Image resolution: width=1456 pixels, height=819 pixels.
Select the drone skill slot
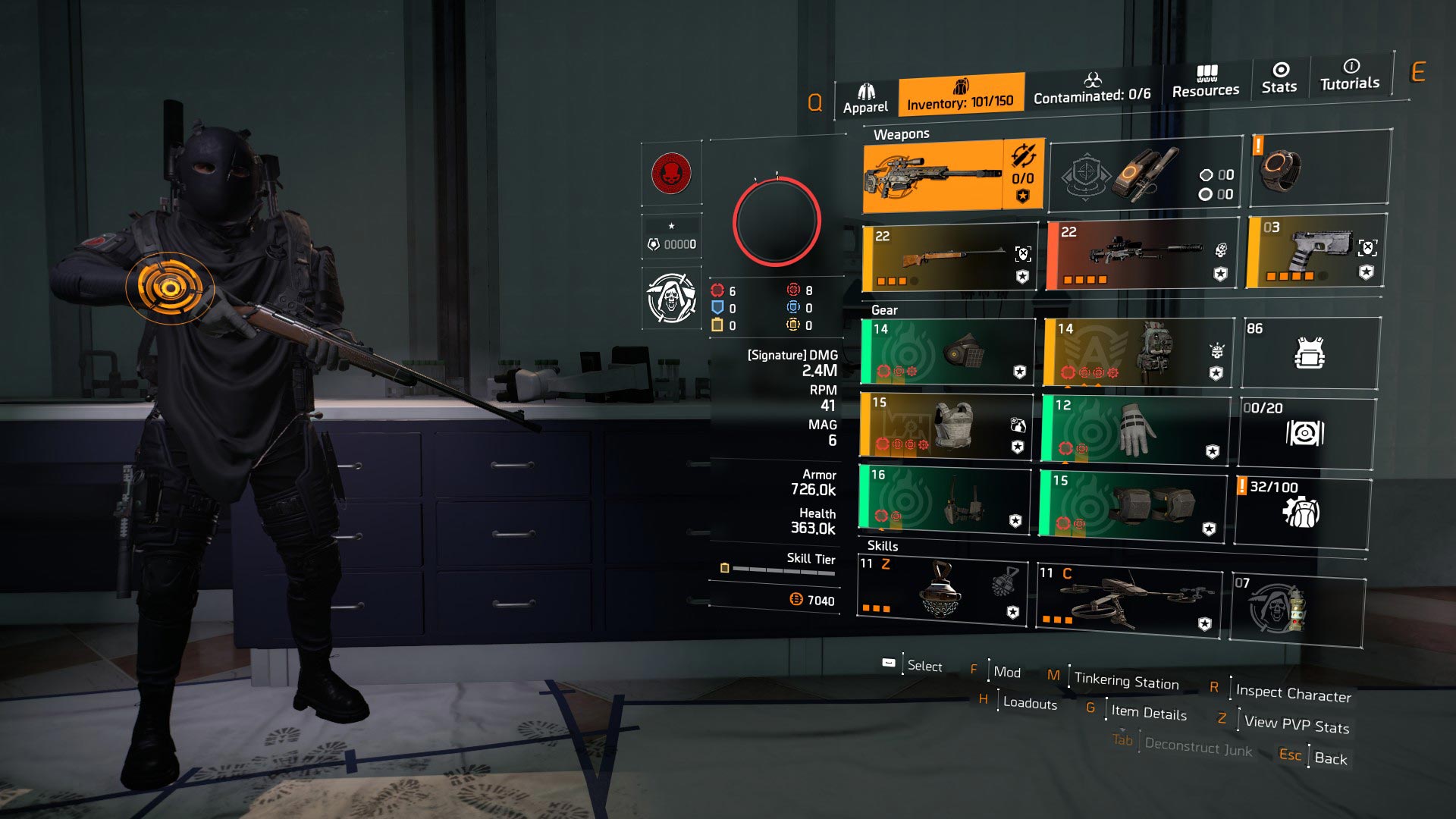pos(1129,601)
